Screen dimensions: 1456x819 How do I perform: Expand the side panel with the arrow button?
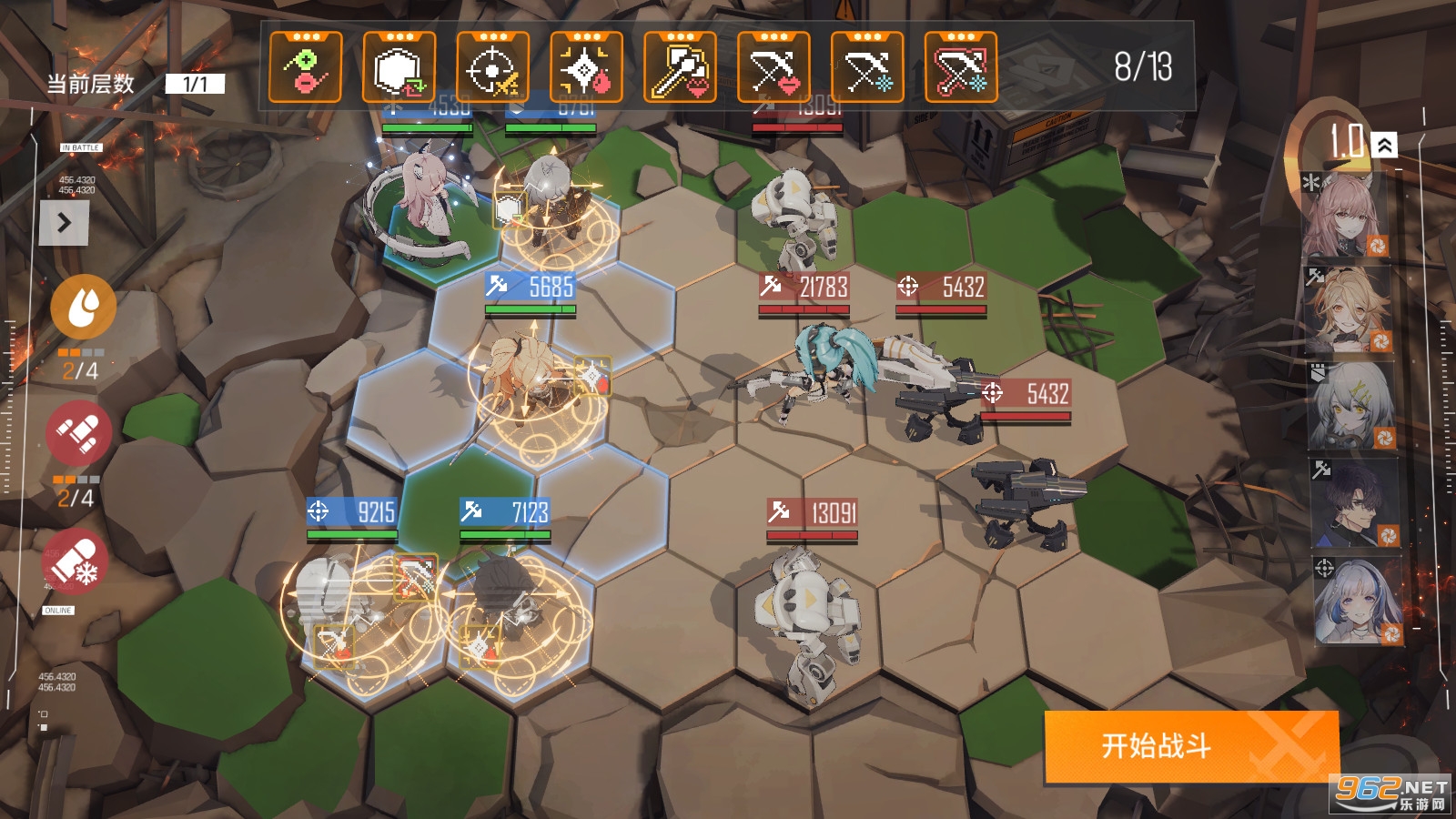coord(64,223)
